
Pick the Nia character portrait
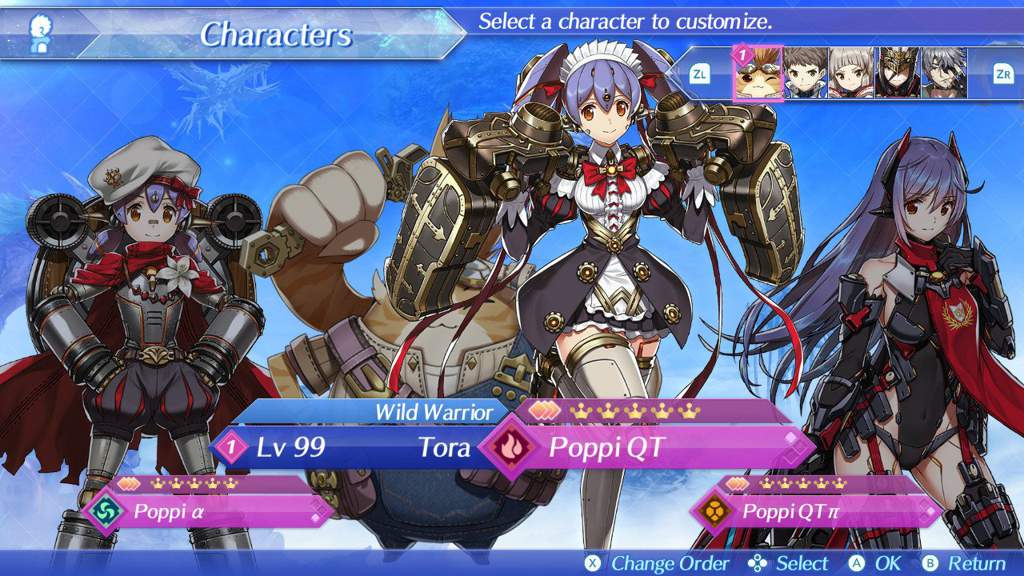pos(852,73)
